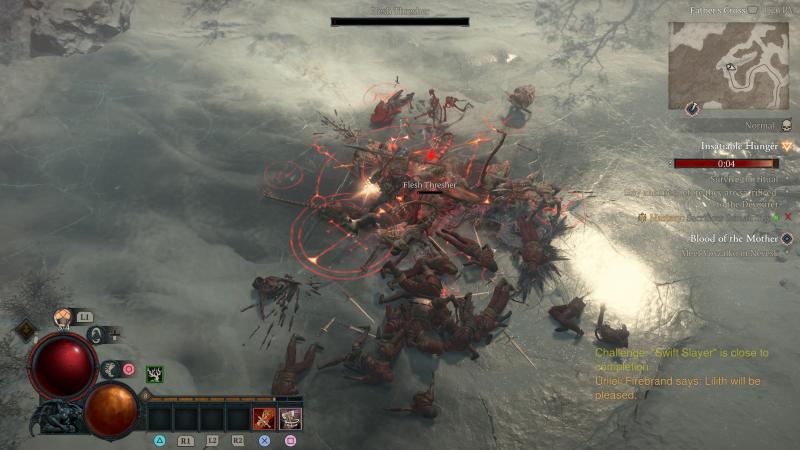
Task: Activate the red sword slash skill
Action: (x=264, y=418)
